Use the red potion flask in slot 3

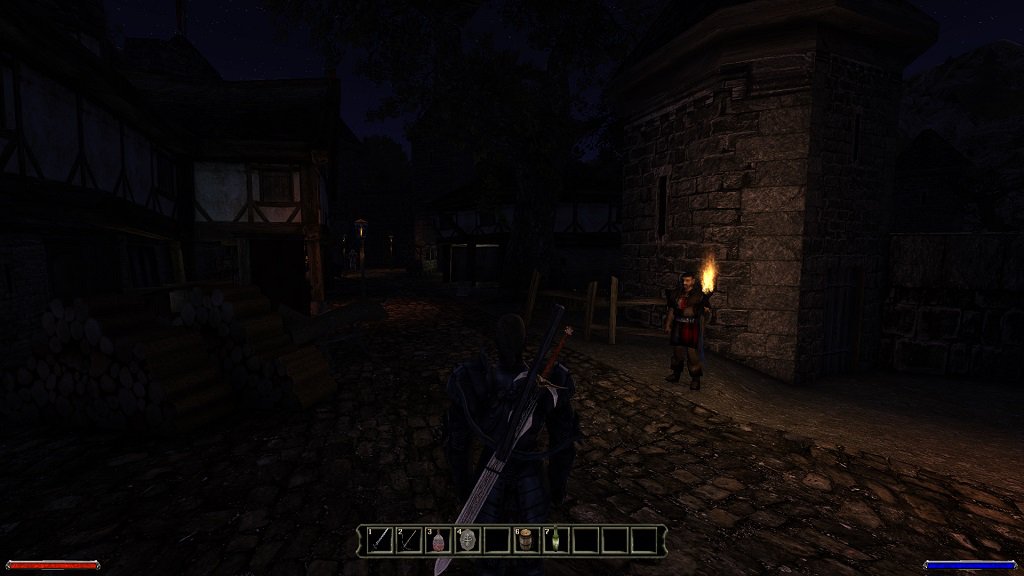coord(438,540)
